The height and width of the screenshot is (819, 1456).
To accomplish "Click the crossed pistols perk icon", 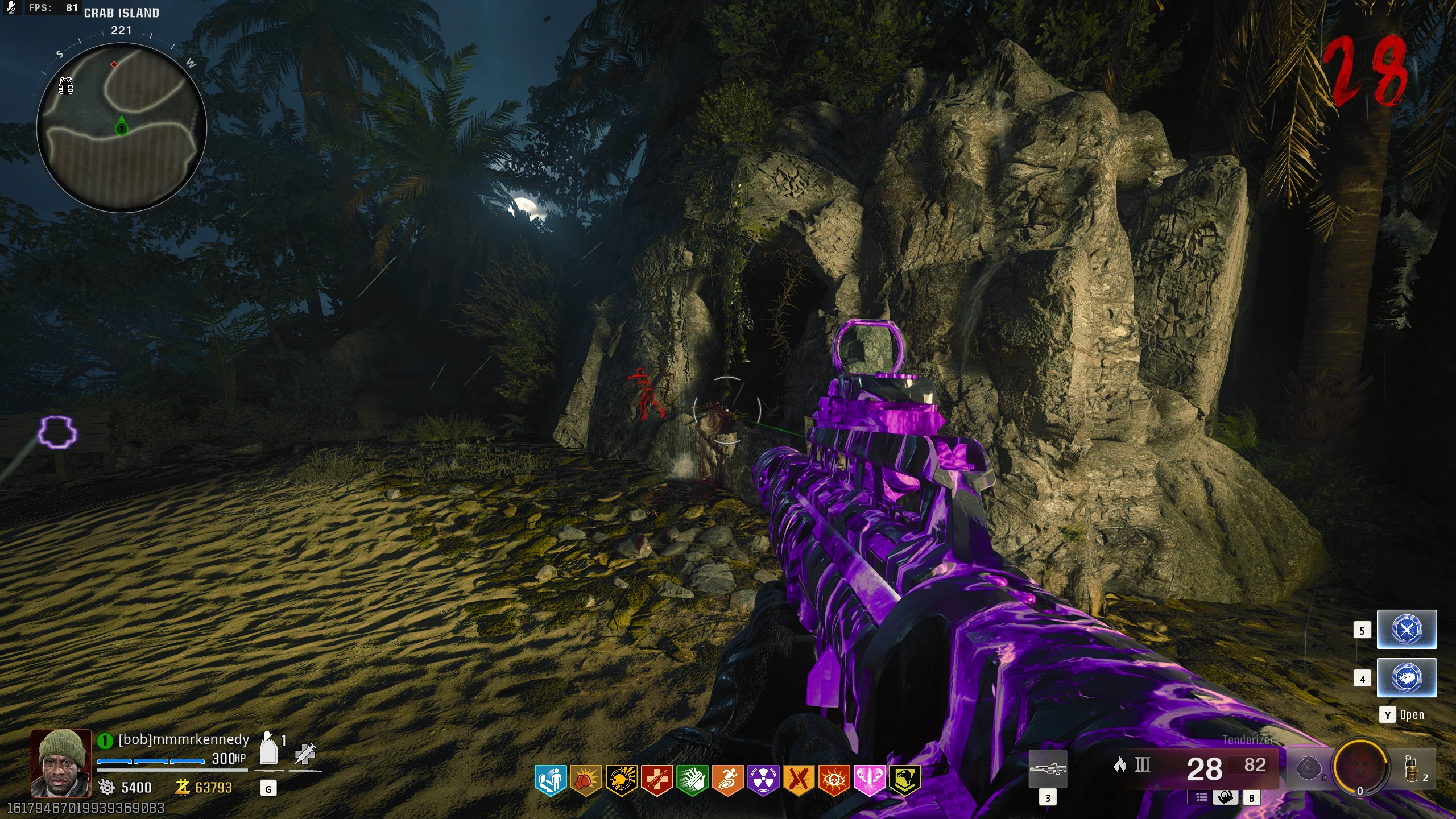I will pyautogui.click(x=799, y=780).
